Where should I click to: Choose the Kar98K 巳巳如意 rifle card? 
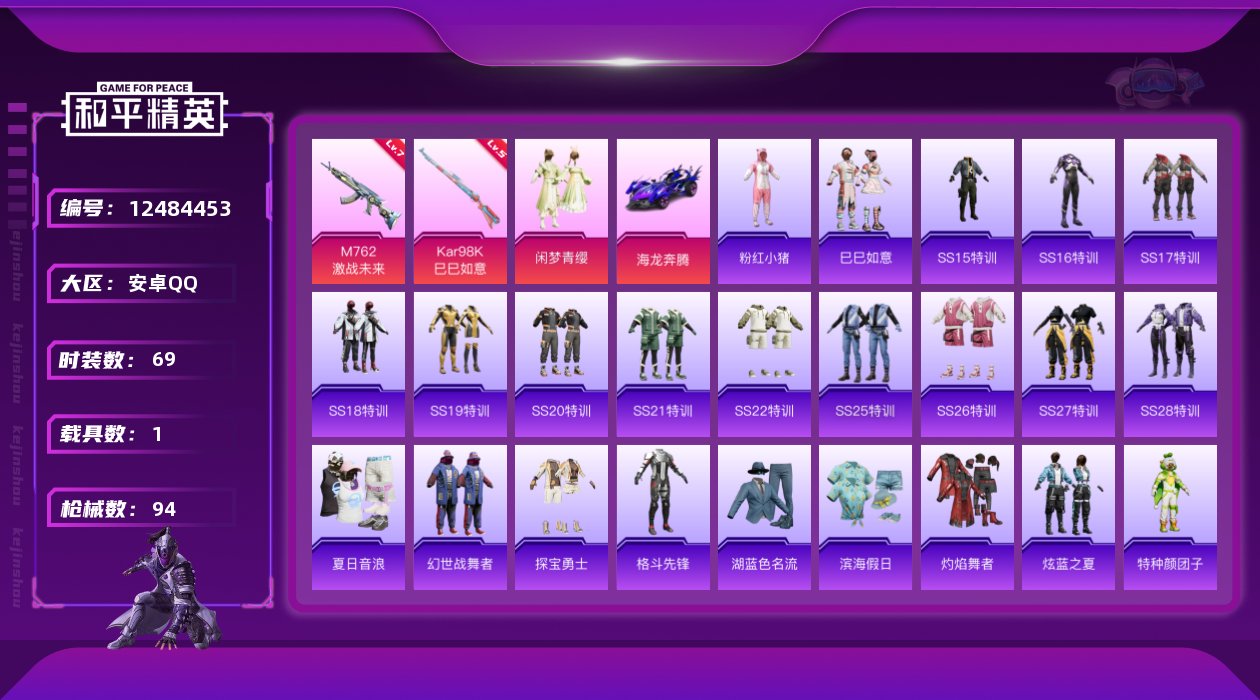(x=460, y=211)
